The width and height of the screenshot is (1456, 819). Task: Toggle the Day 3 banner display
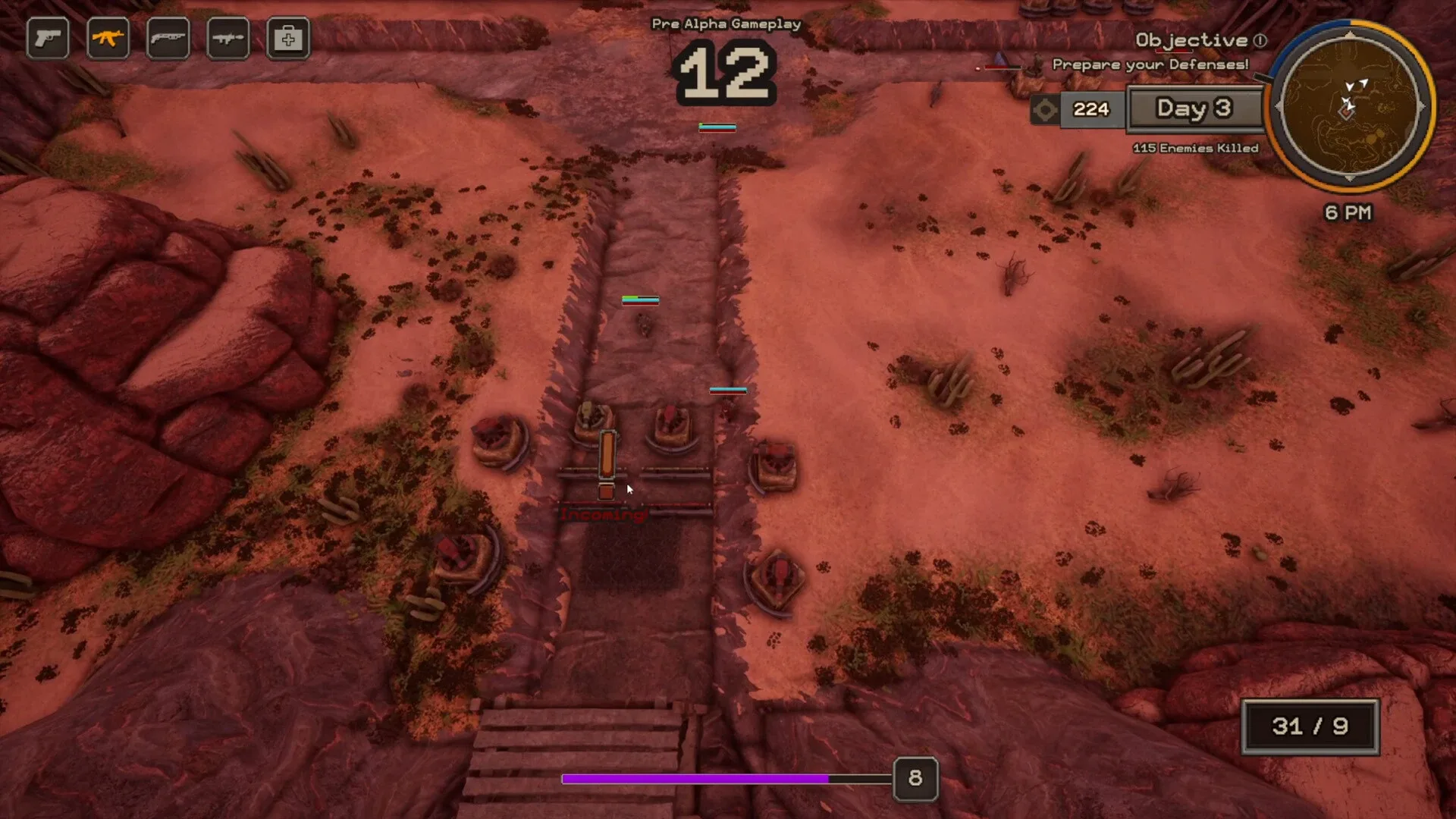[1195, 108]
